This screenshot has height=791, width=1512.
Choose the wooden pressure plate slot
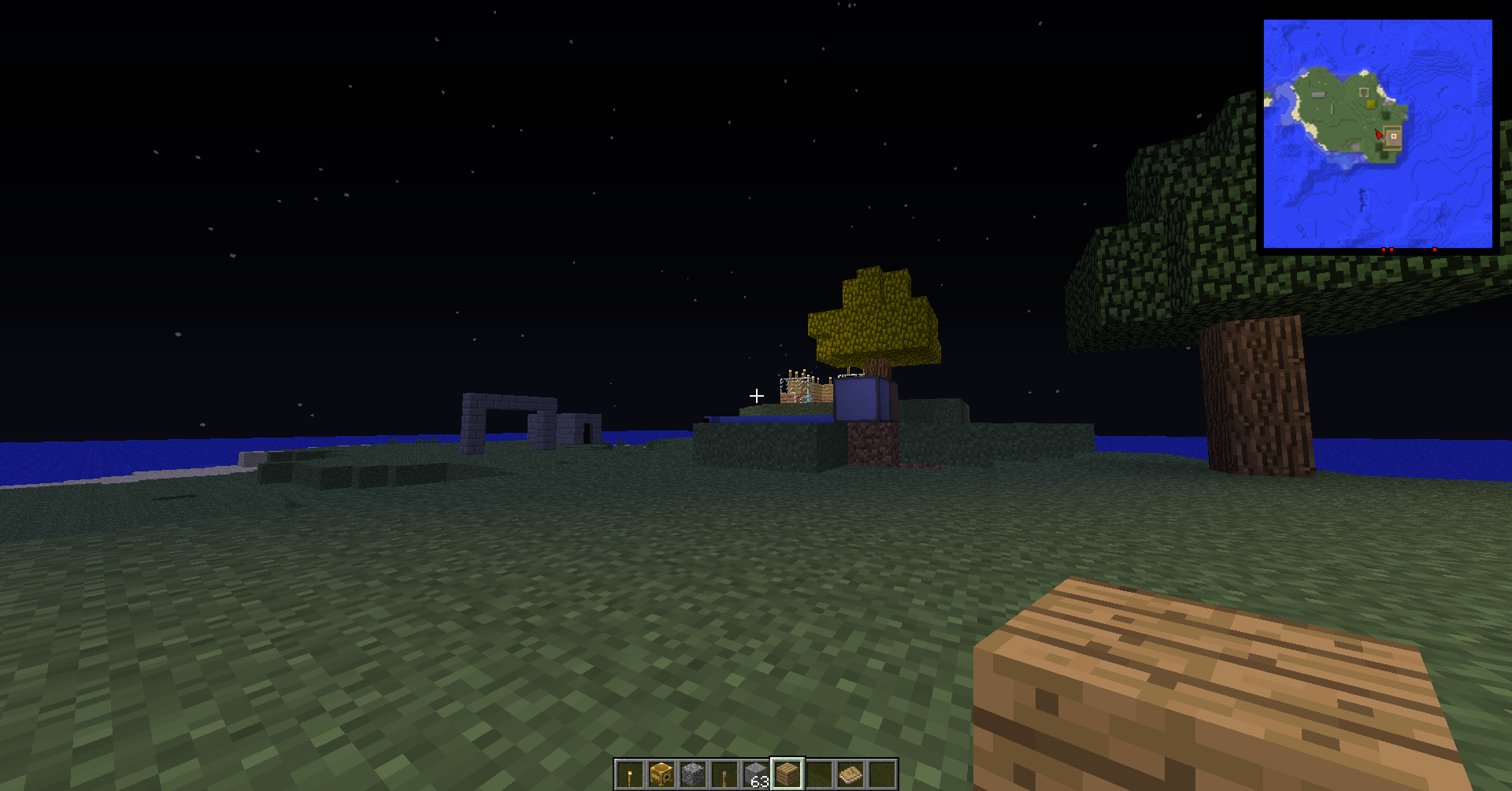(x=850, y=775)
